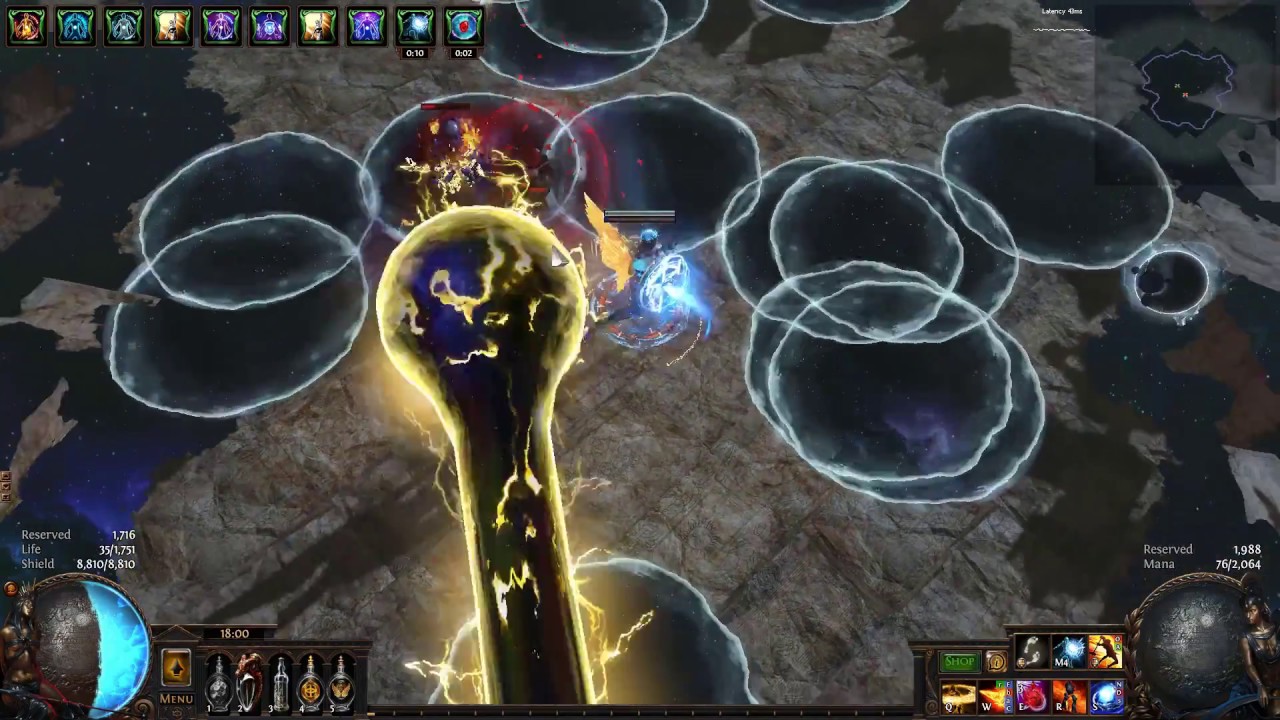This screenshot has width=1280, height=720.
Task: Click the red gem buff with 0:02 timer
Action: [x=463, y=26]
